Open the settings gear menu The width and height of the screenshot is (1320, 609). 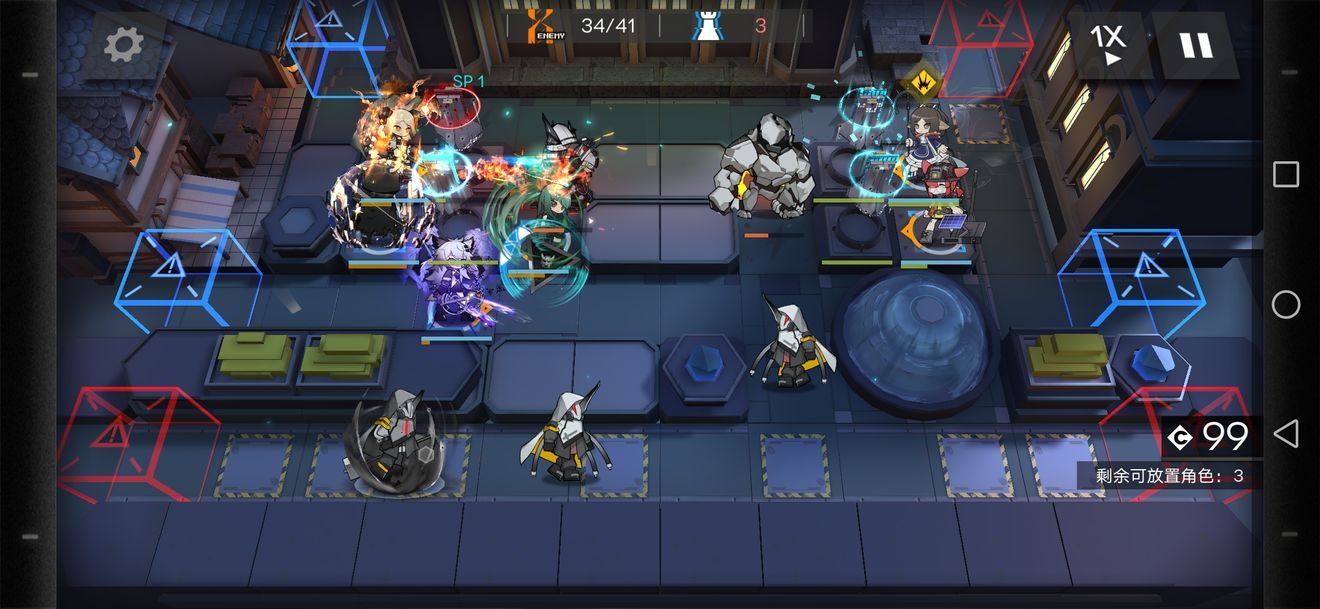tap(124, 44)
